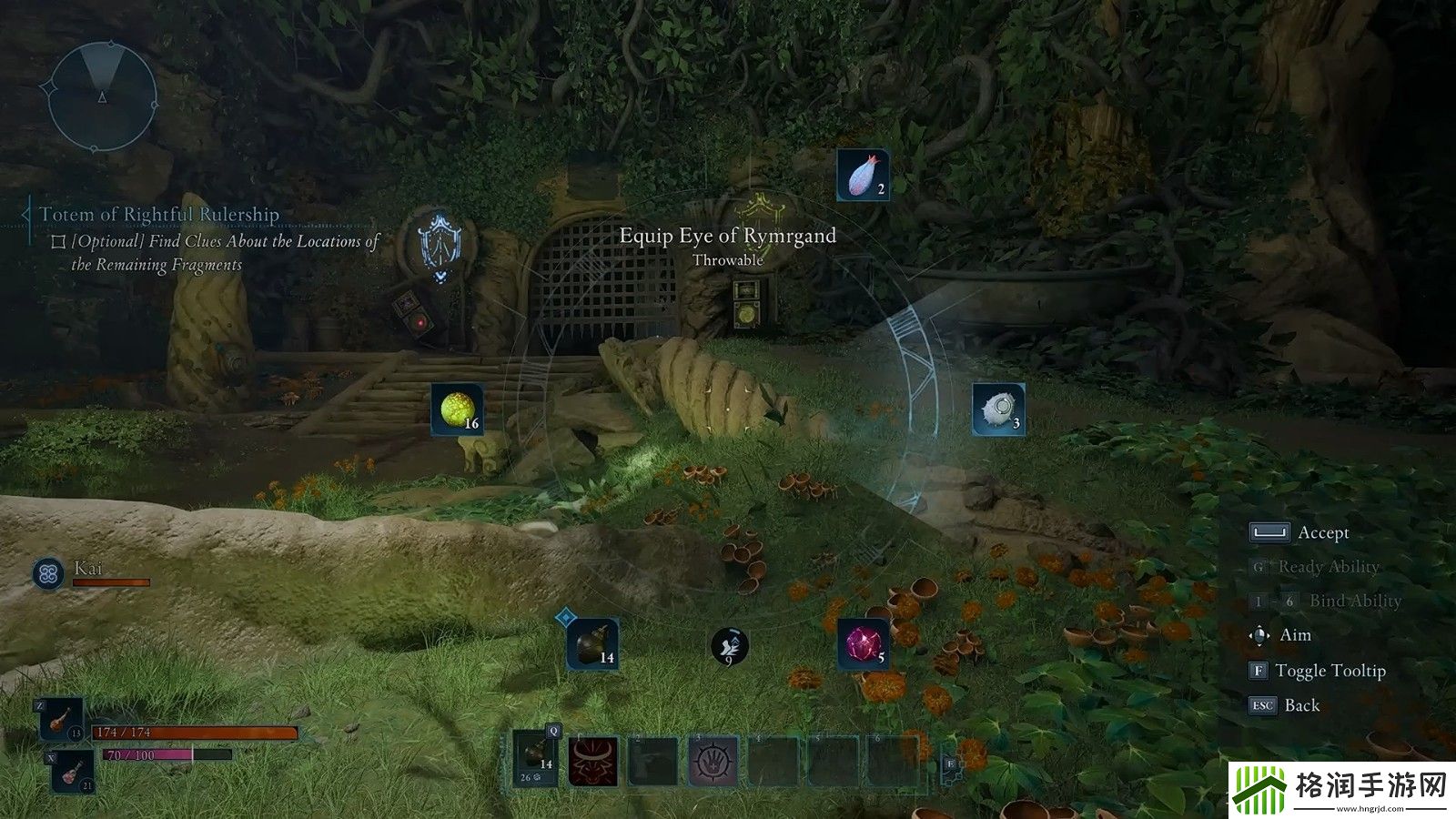Use the health potion beside the health bar
Viewport: 1456px width, 819px height.
pos(62,720)
